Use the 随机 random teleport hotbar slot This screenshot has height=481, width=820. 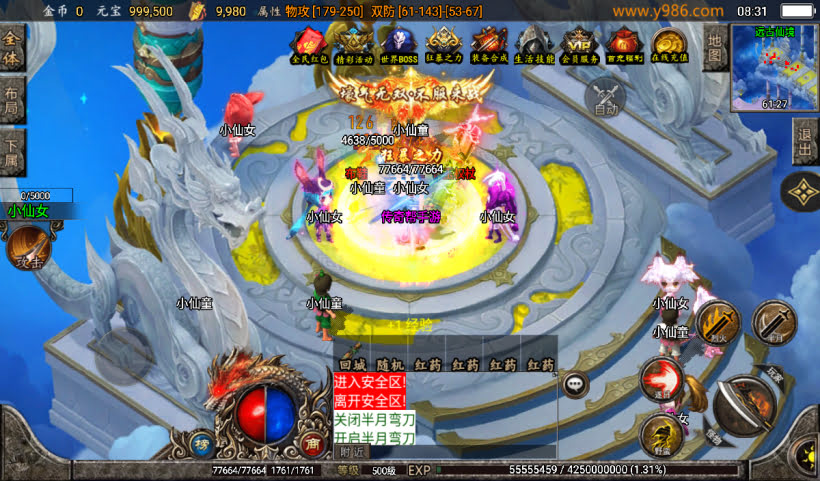390,366
